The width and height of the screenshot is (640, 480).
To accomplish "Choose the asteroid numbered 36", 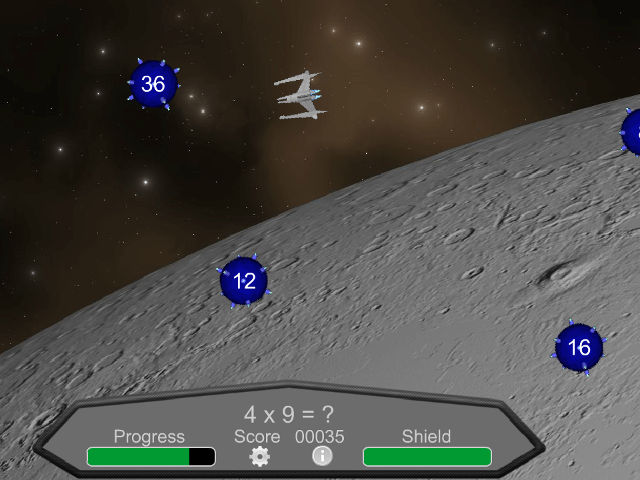I will tap(153, 84).
